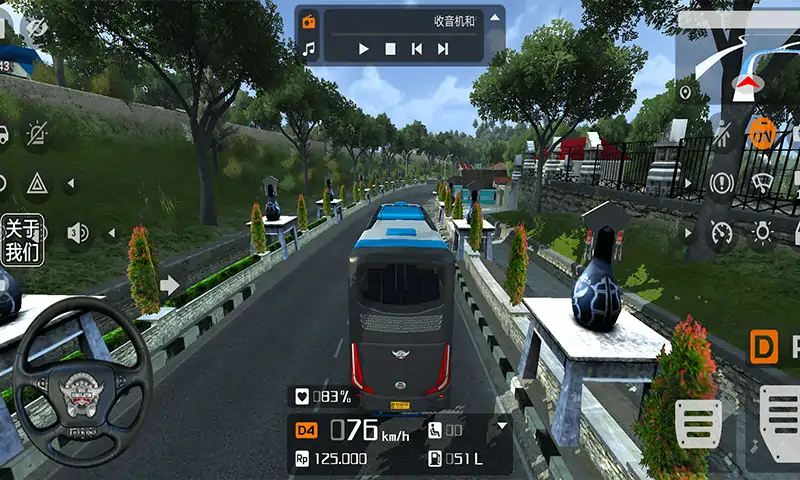Sound the horn speaker button
Image resolution: width=800 pixels, height=480 pixels.
77,233
